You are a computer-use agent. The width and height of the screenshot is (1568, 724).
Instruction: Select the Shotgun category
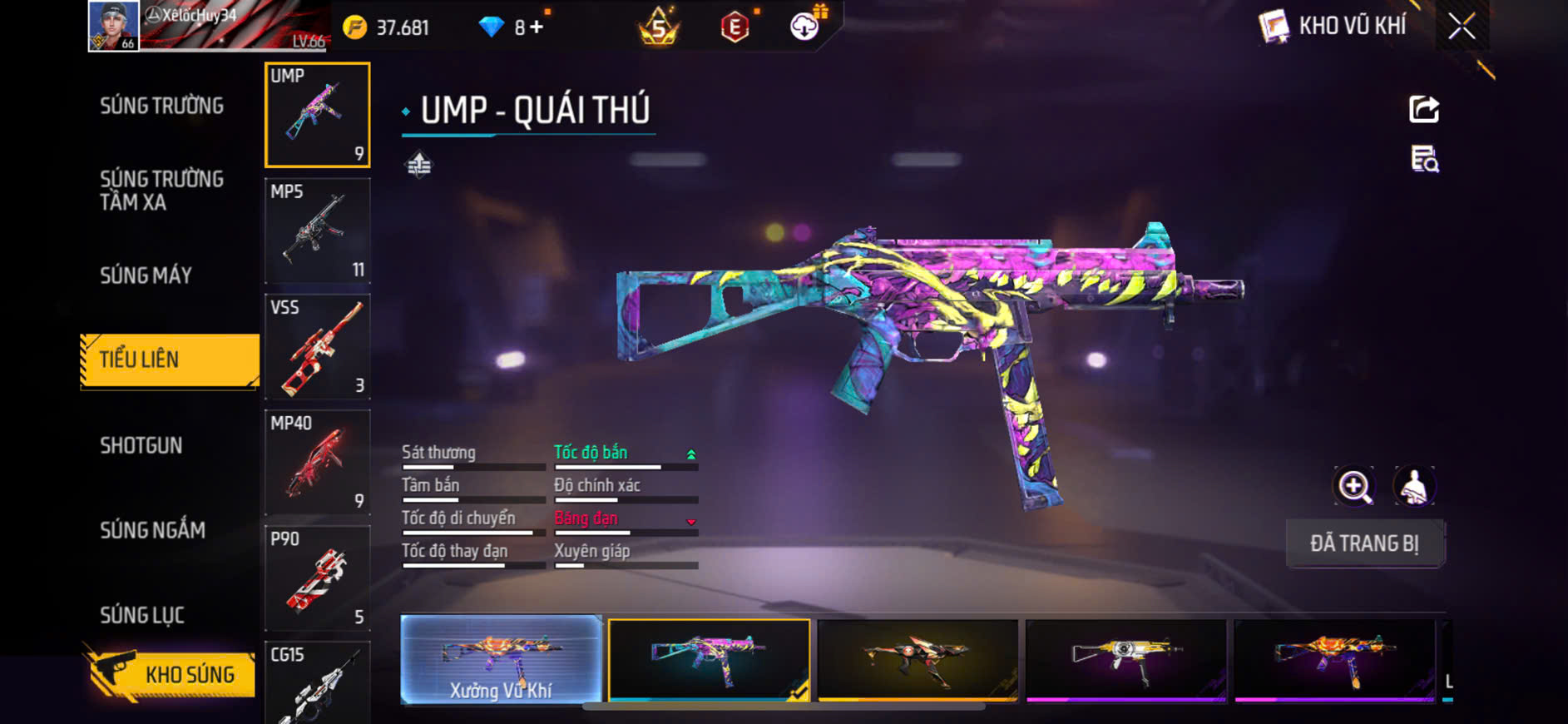coord(141,445)
